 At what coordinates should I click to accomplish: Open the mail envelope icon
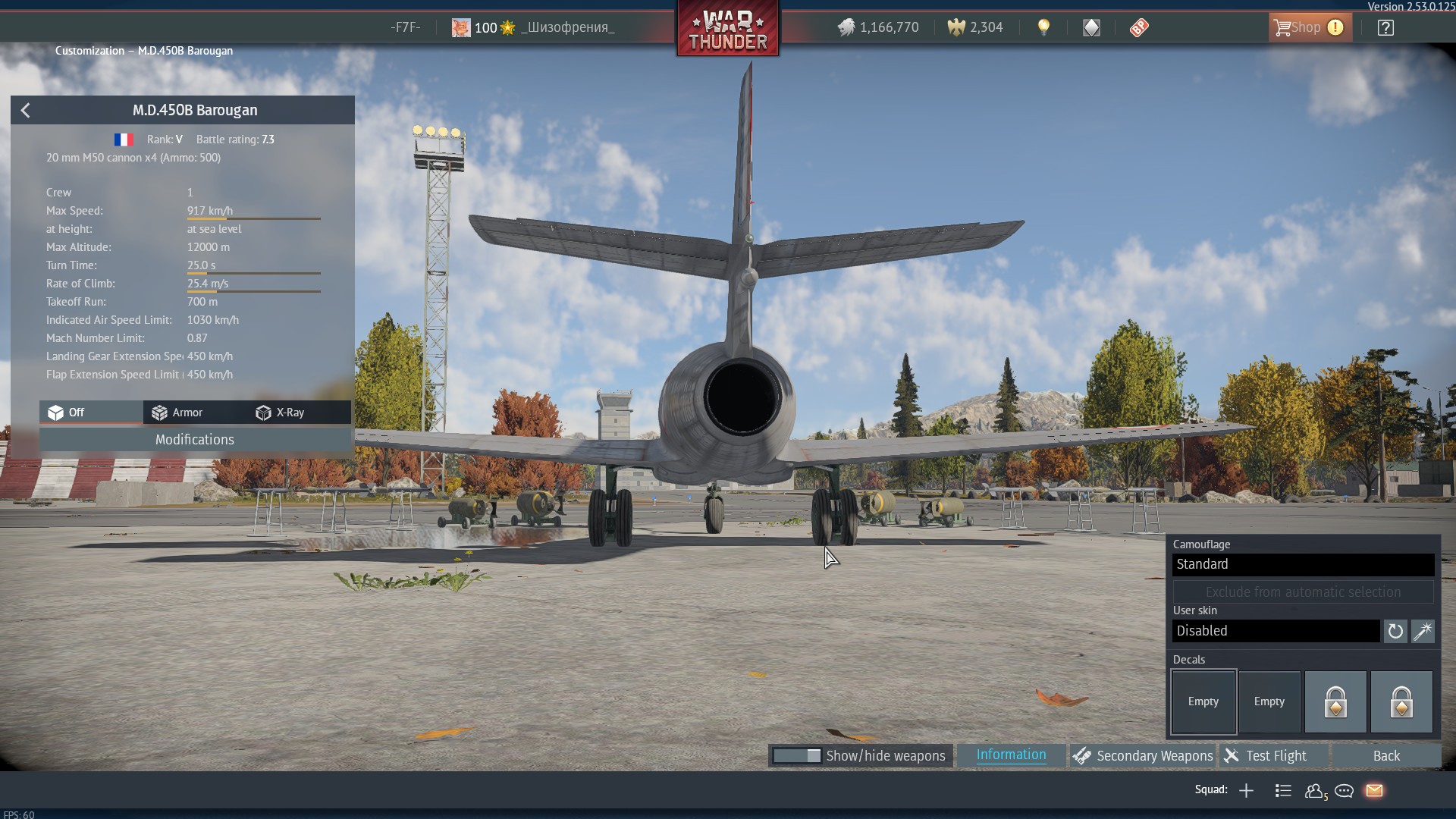(x=1374, y=791)
